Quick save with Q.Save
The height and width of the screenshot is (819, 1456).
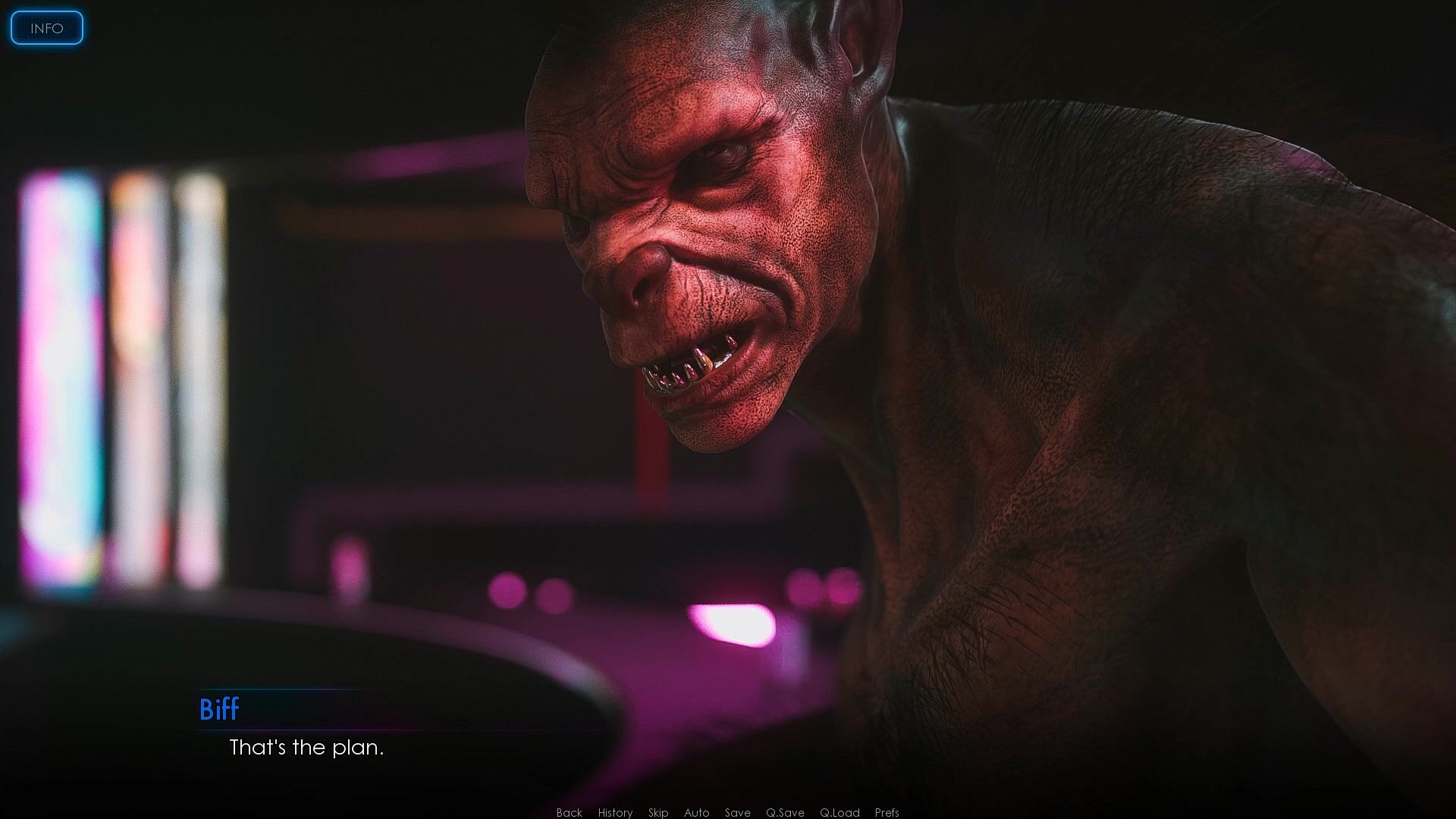(x=785, y=812)
